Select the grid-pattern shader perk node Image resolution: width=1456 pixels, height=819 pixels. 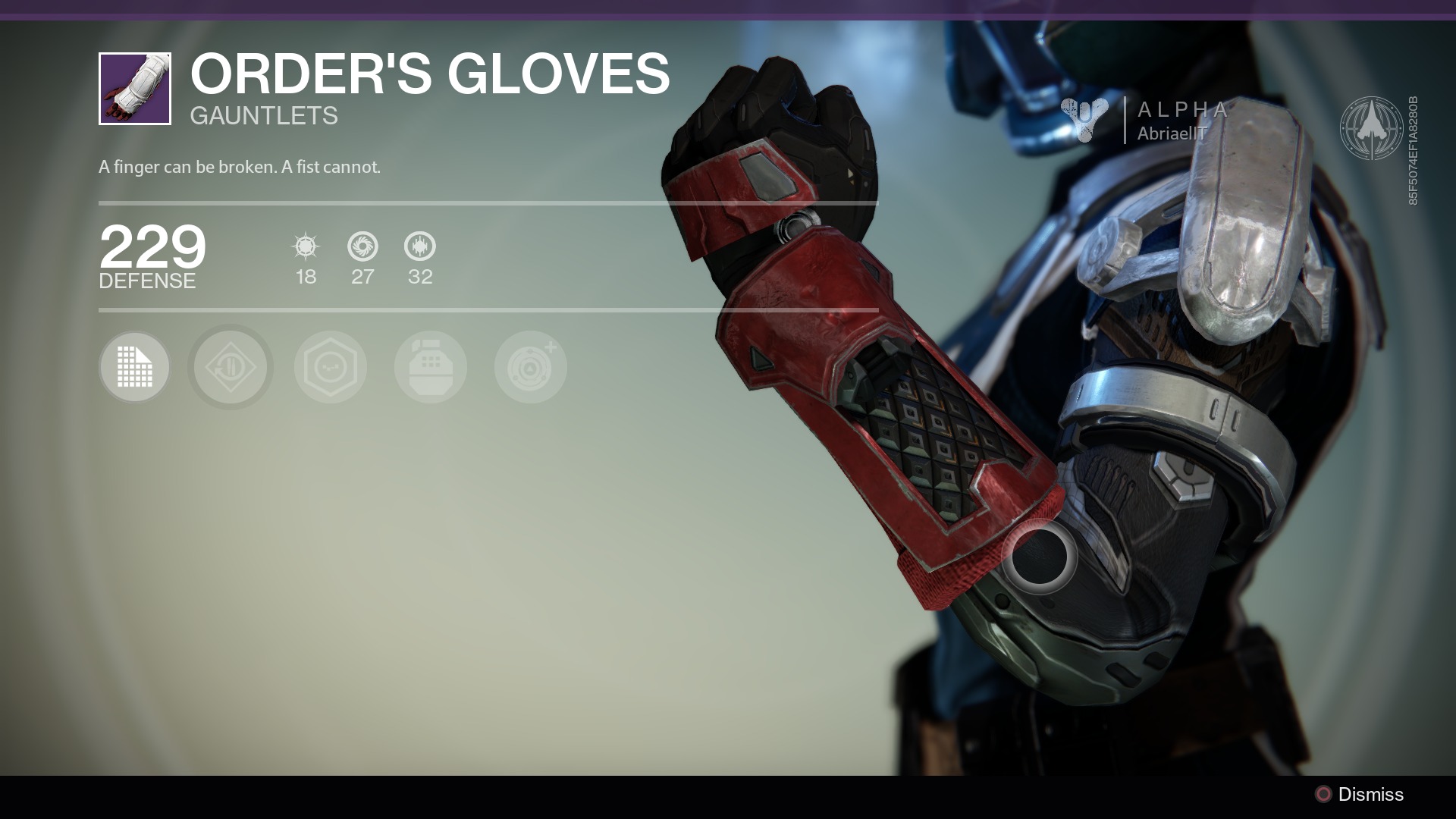point(134,367)
